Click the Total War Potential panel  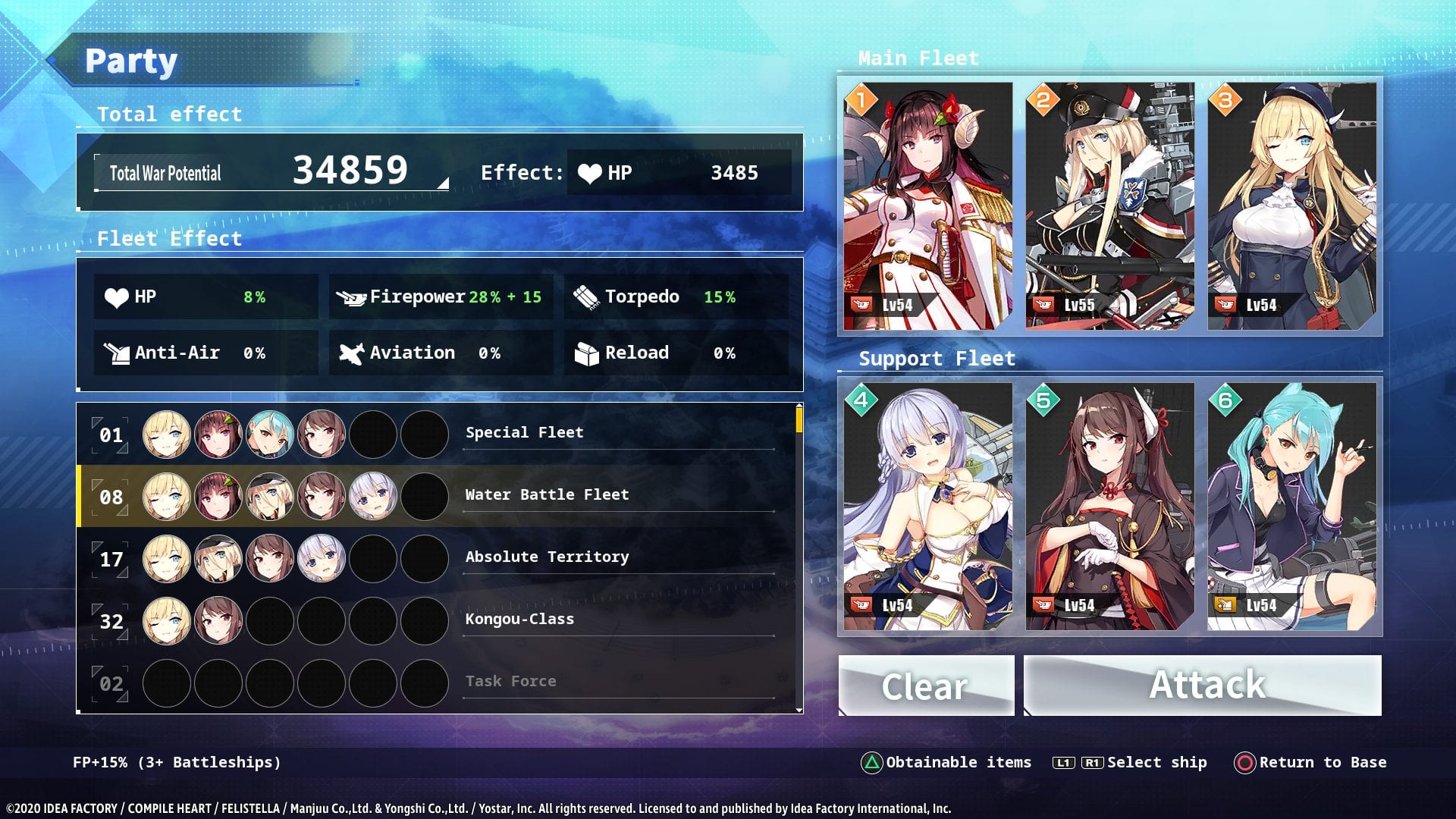[271, 172]
